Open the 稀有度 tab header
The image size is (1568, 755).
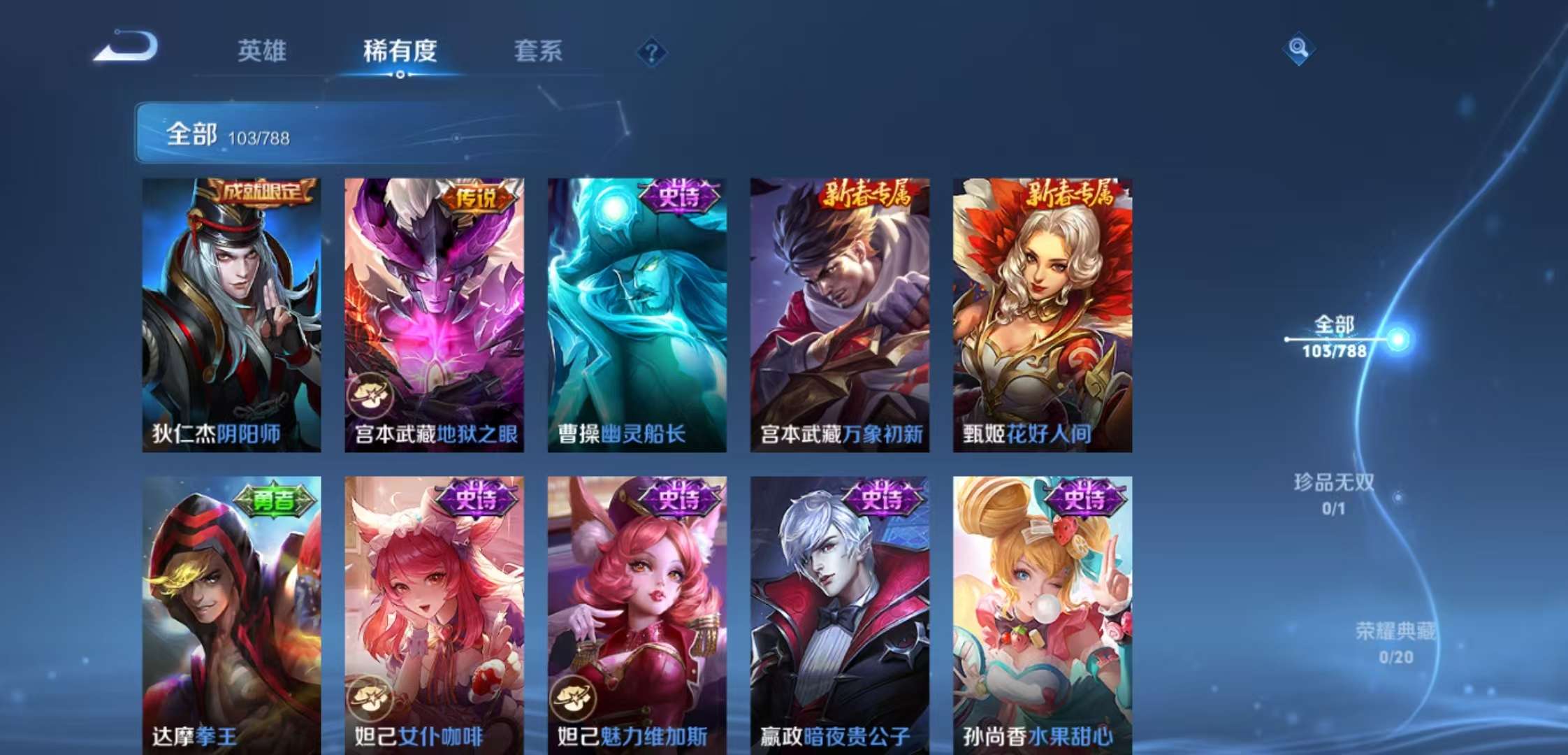click(399, 52)
